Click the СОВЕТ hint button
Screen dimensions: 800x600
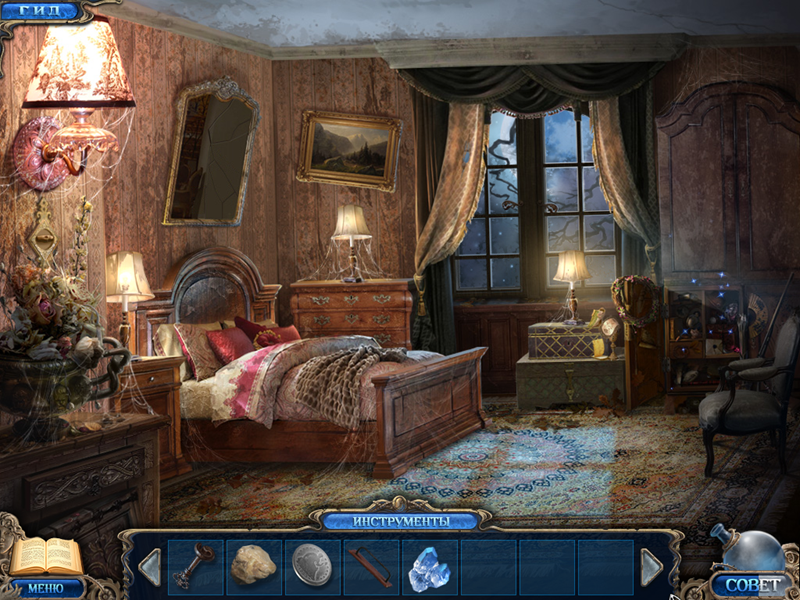pos(751,583)
